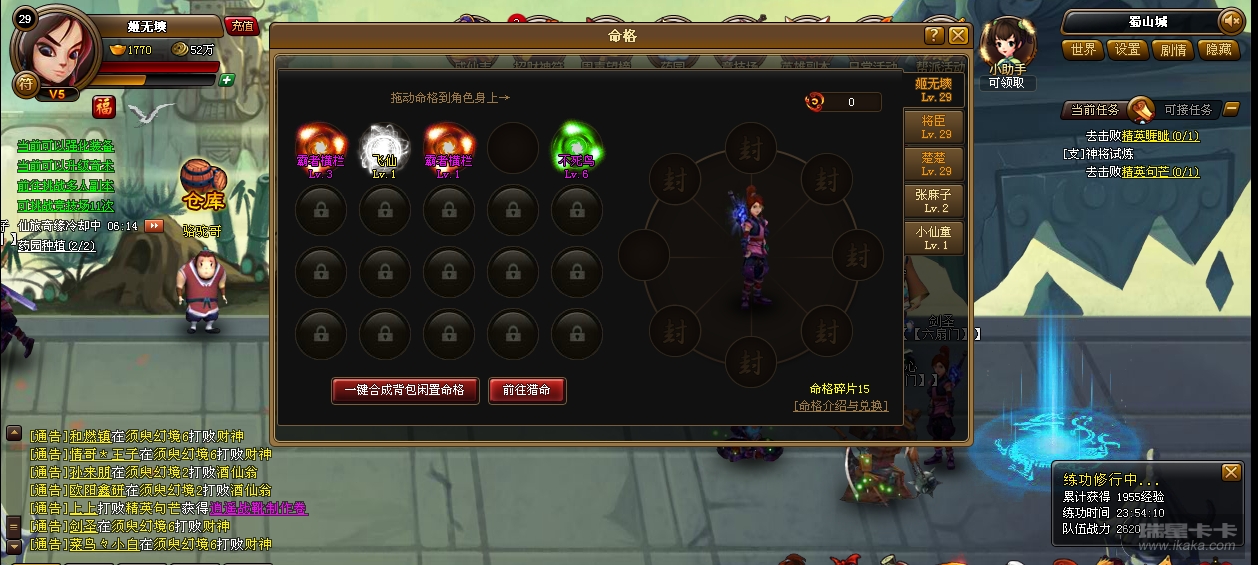Choose the 小仙童 character tab
1258x565 pixels.
point(935,238)
